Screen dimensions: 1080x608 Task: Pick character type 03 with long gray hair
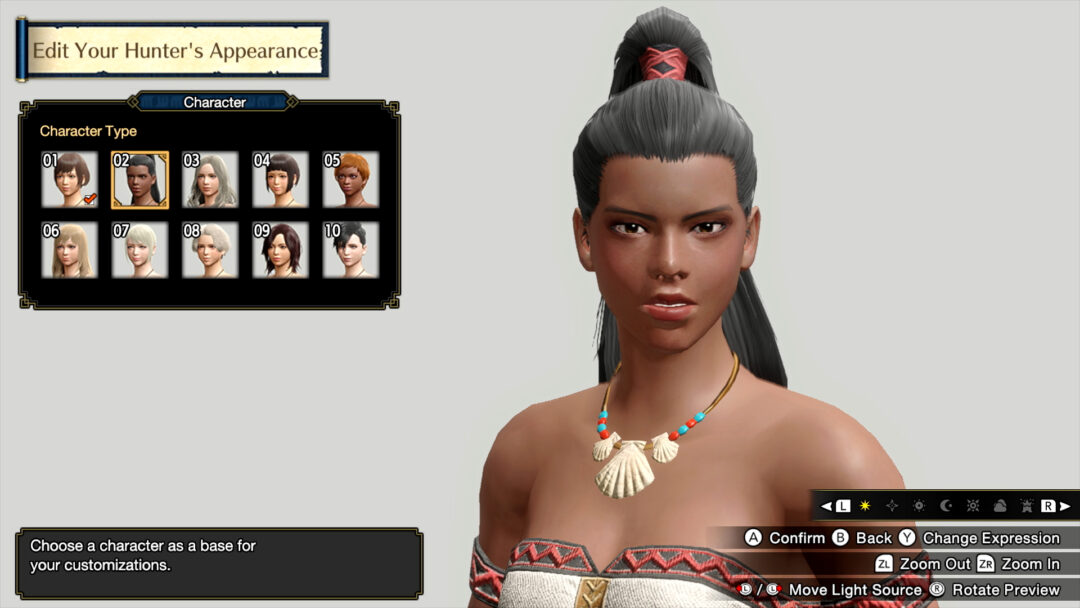tap(210, 180)
